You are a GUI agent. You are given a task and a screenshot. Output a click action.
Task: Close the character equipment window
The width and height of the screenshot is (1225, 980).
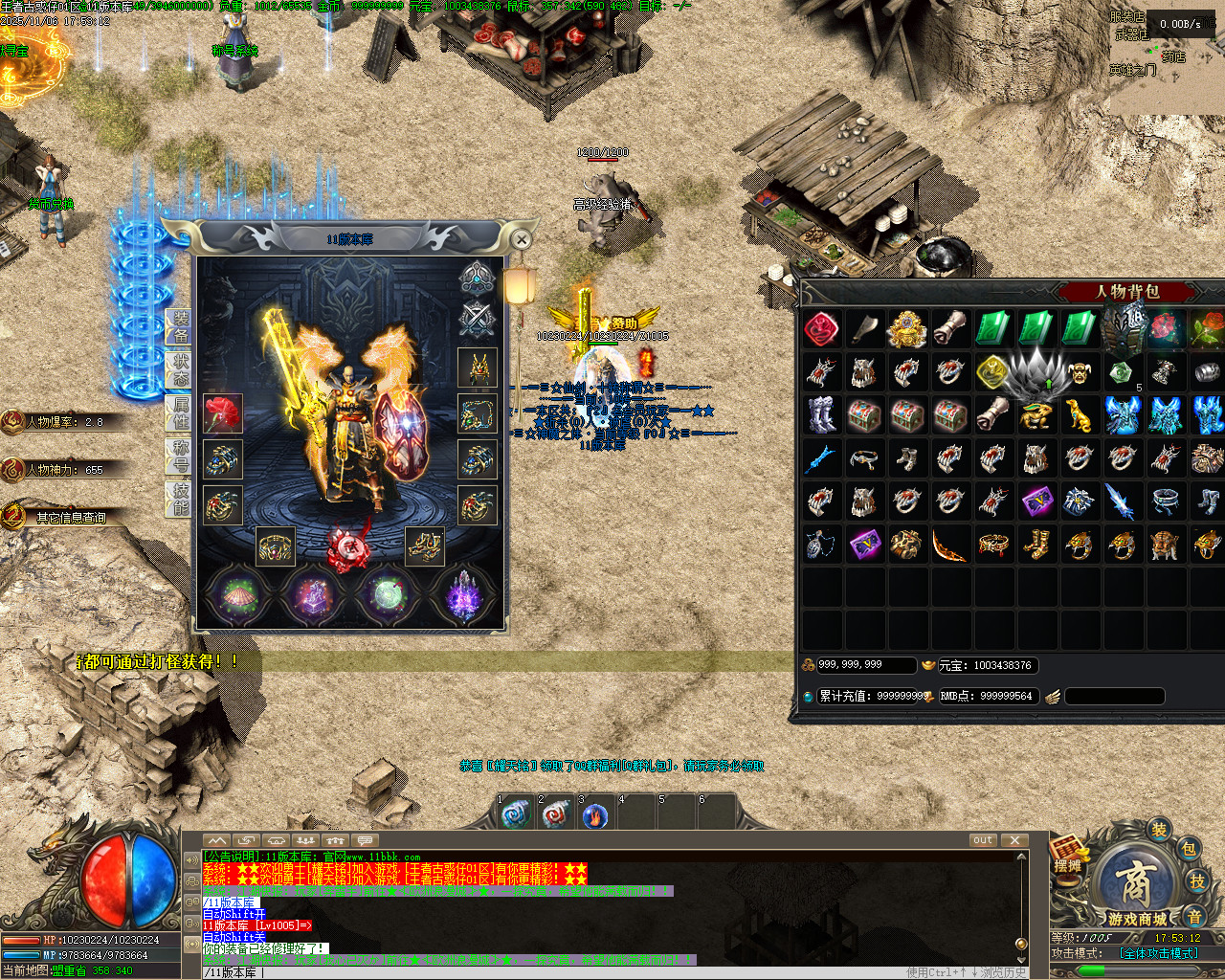[521, 239]
